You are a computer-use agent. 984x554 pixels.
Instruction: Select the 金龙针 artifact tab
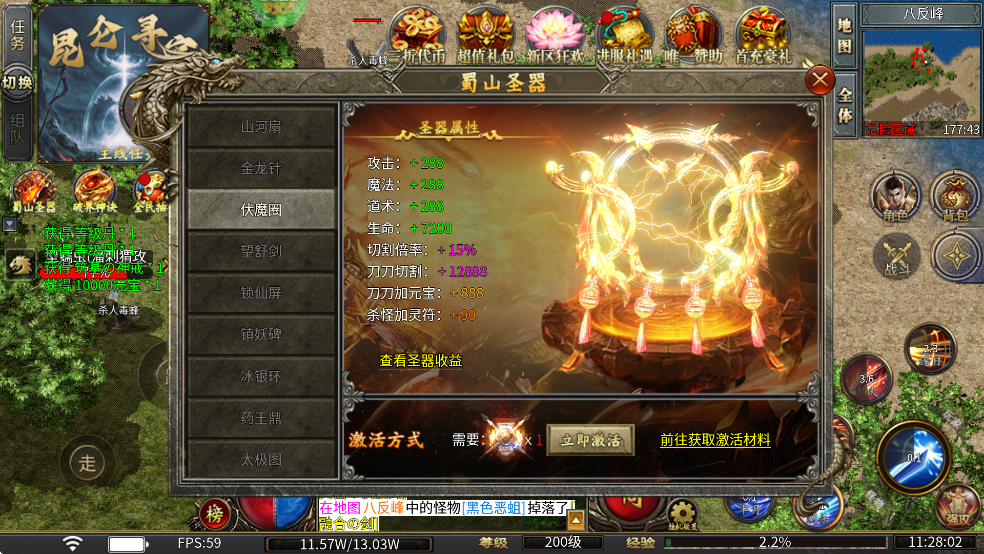(x=261, y=168)
